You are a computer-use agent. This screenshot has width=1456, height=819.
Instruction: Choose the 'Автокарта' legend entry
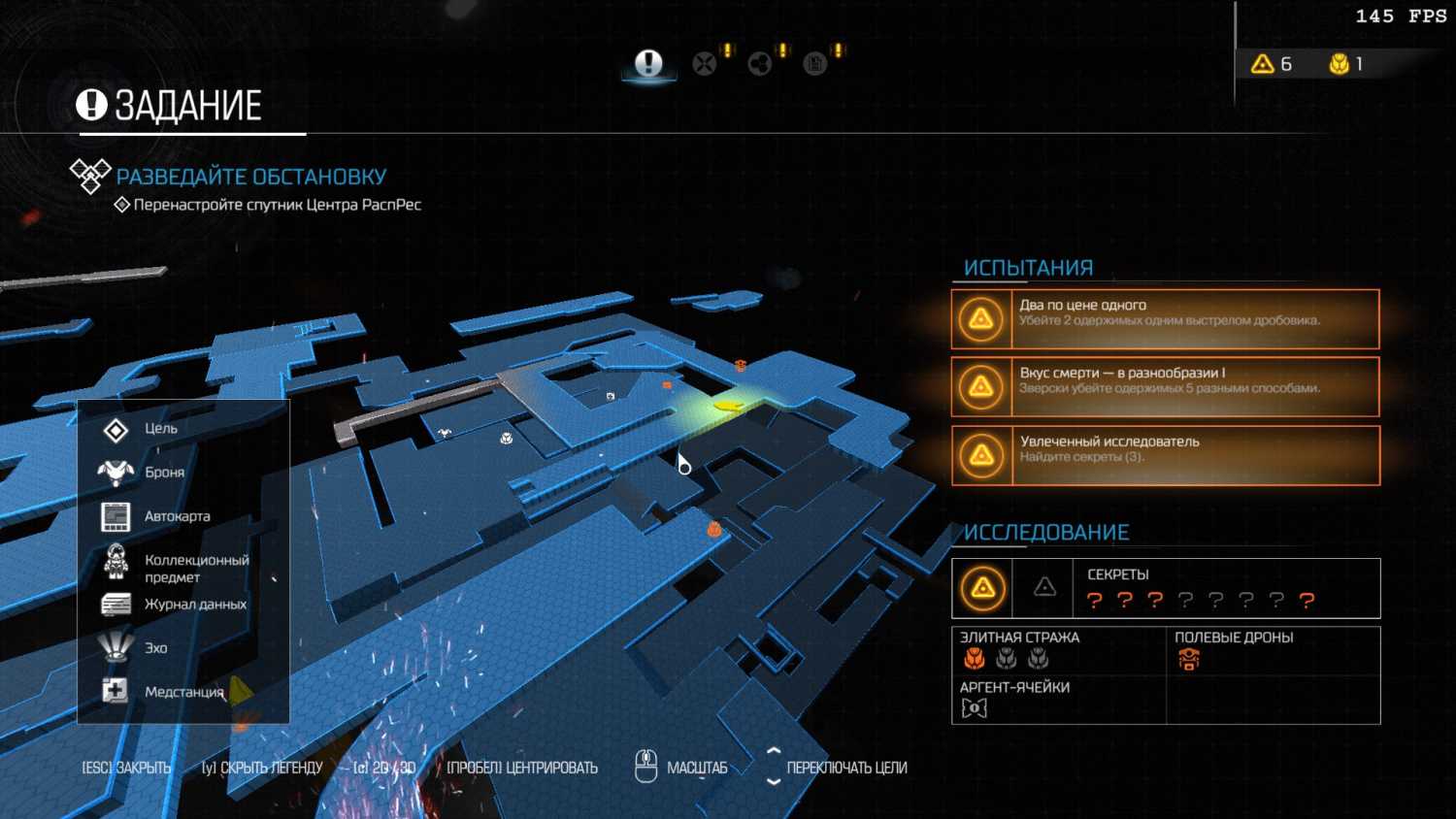point(177,516)
